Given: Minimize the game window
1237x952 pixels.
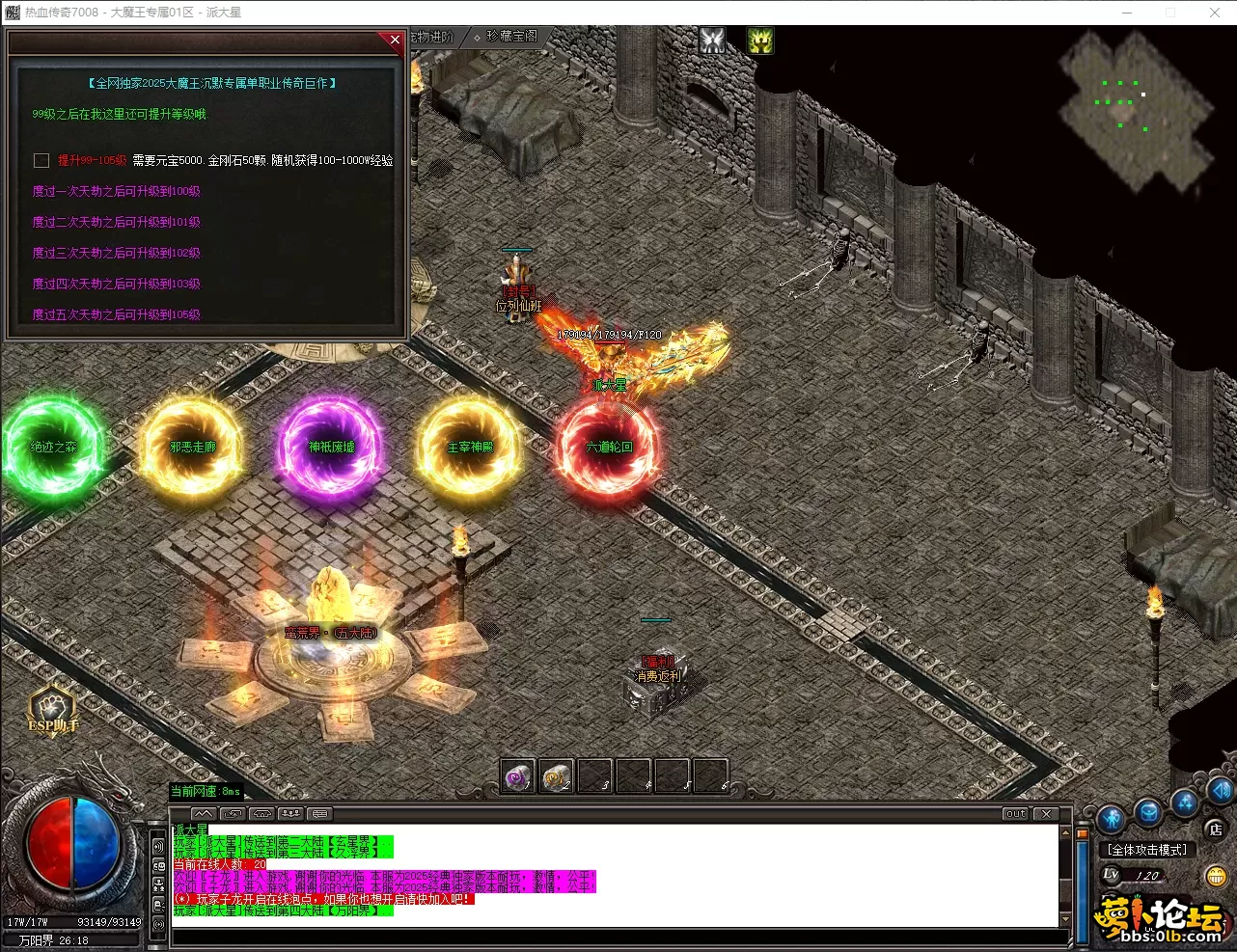Looking at the screenshot, I should tap(1127, 13).
